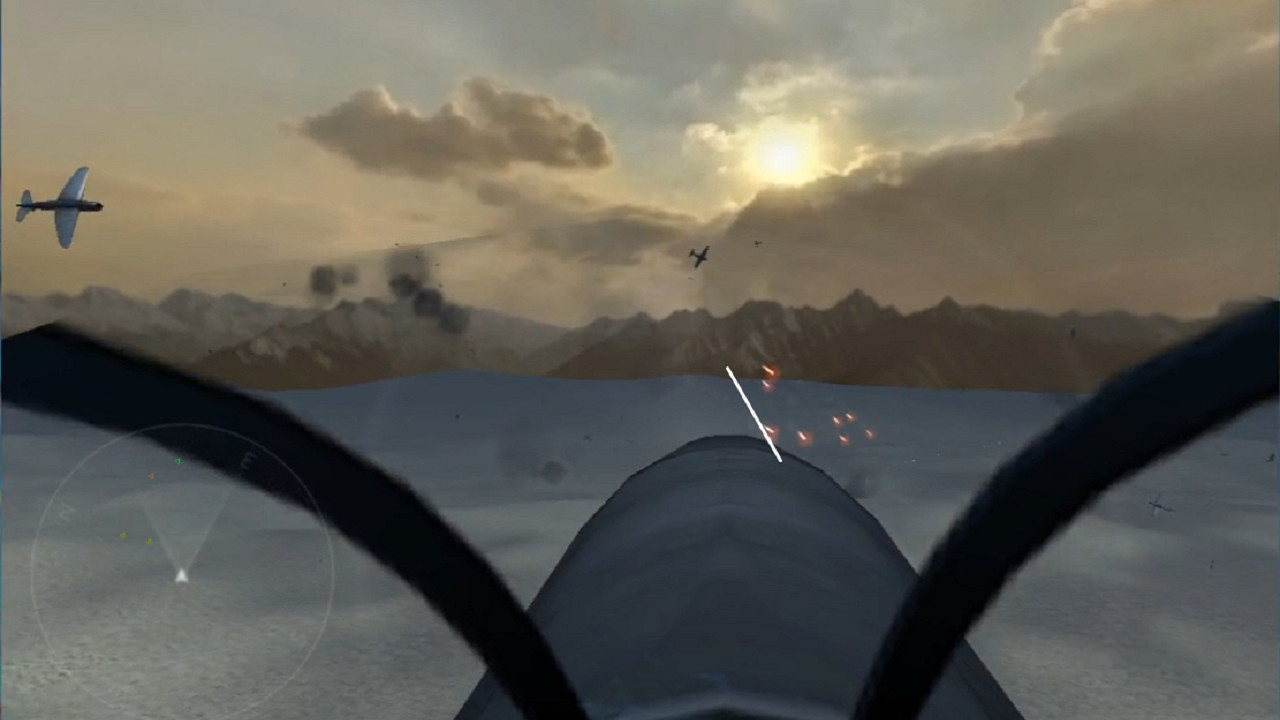
Task: Click the white tracer streak ahead of the cockpit
Action: 753,415
